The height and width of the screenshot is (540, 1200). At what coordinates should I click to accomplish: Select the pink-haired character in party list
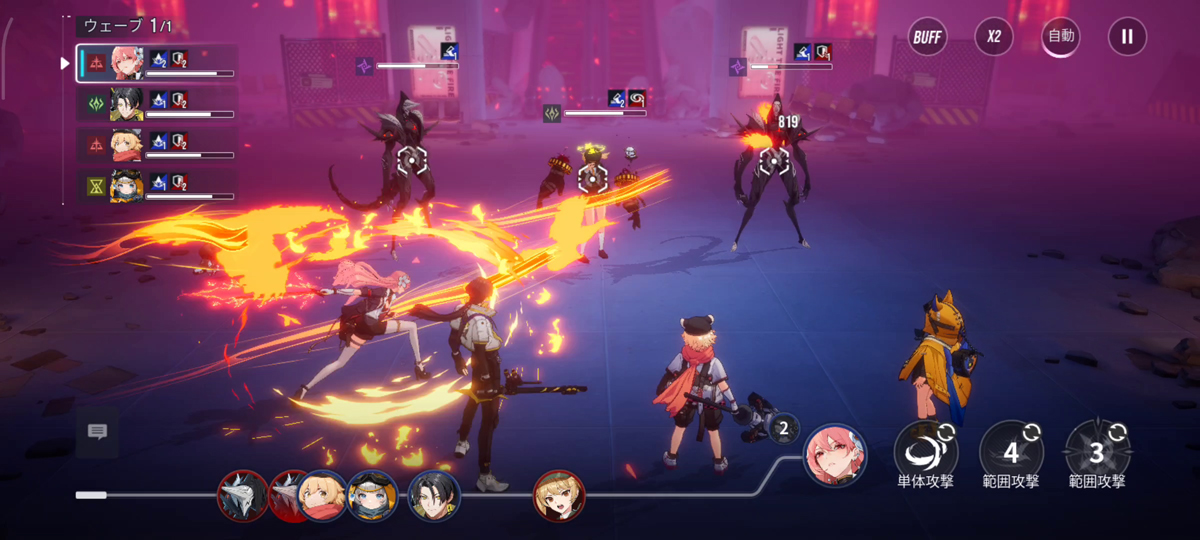(127, 63)
